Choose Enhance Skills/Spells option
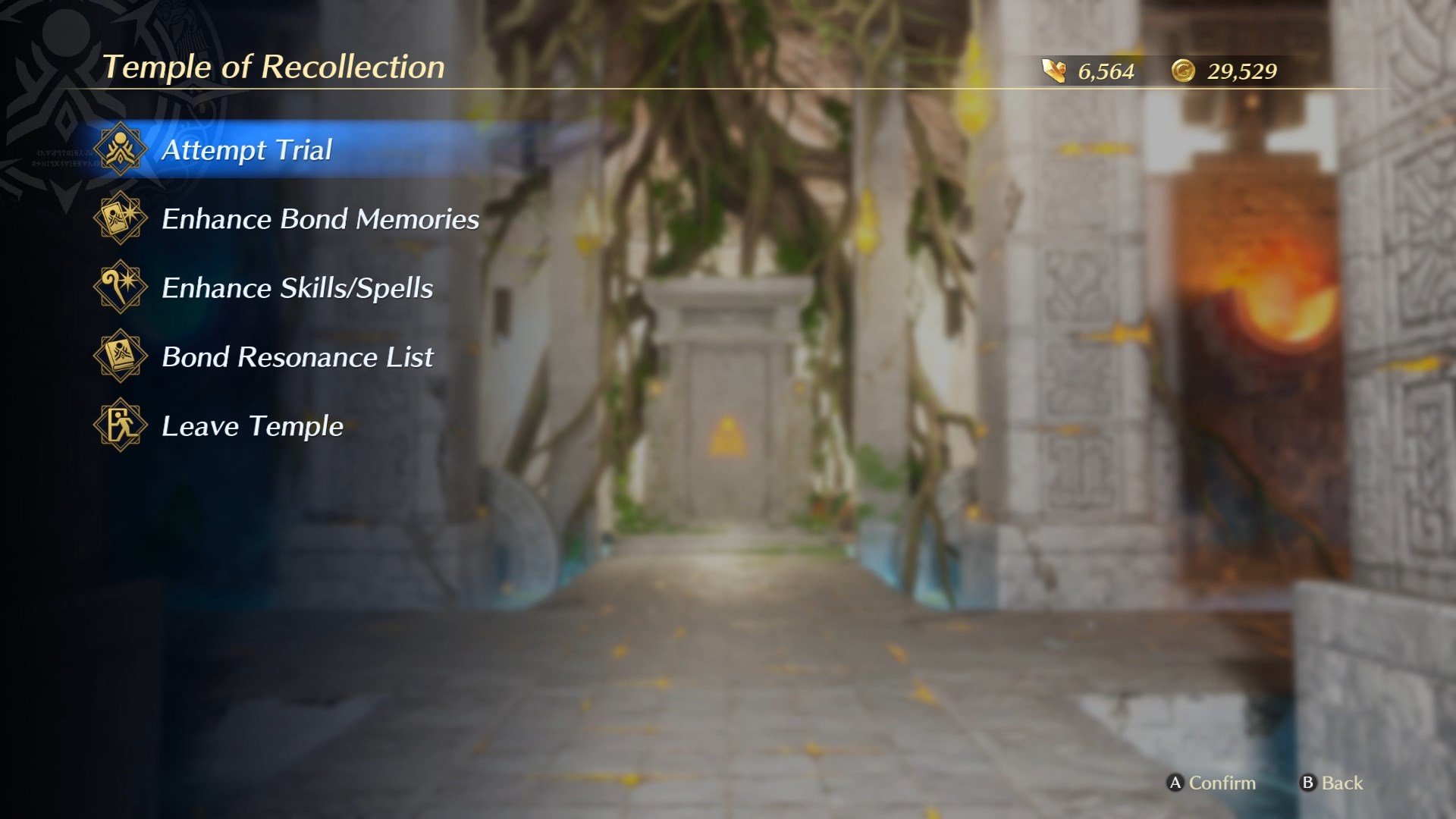This screenshot has height=819, width=1456. tap(297, 288)
